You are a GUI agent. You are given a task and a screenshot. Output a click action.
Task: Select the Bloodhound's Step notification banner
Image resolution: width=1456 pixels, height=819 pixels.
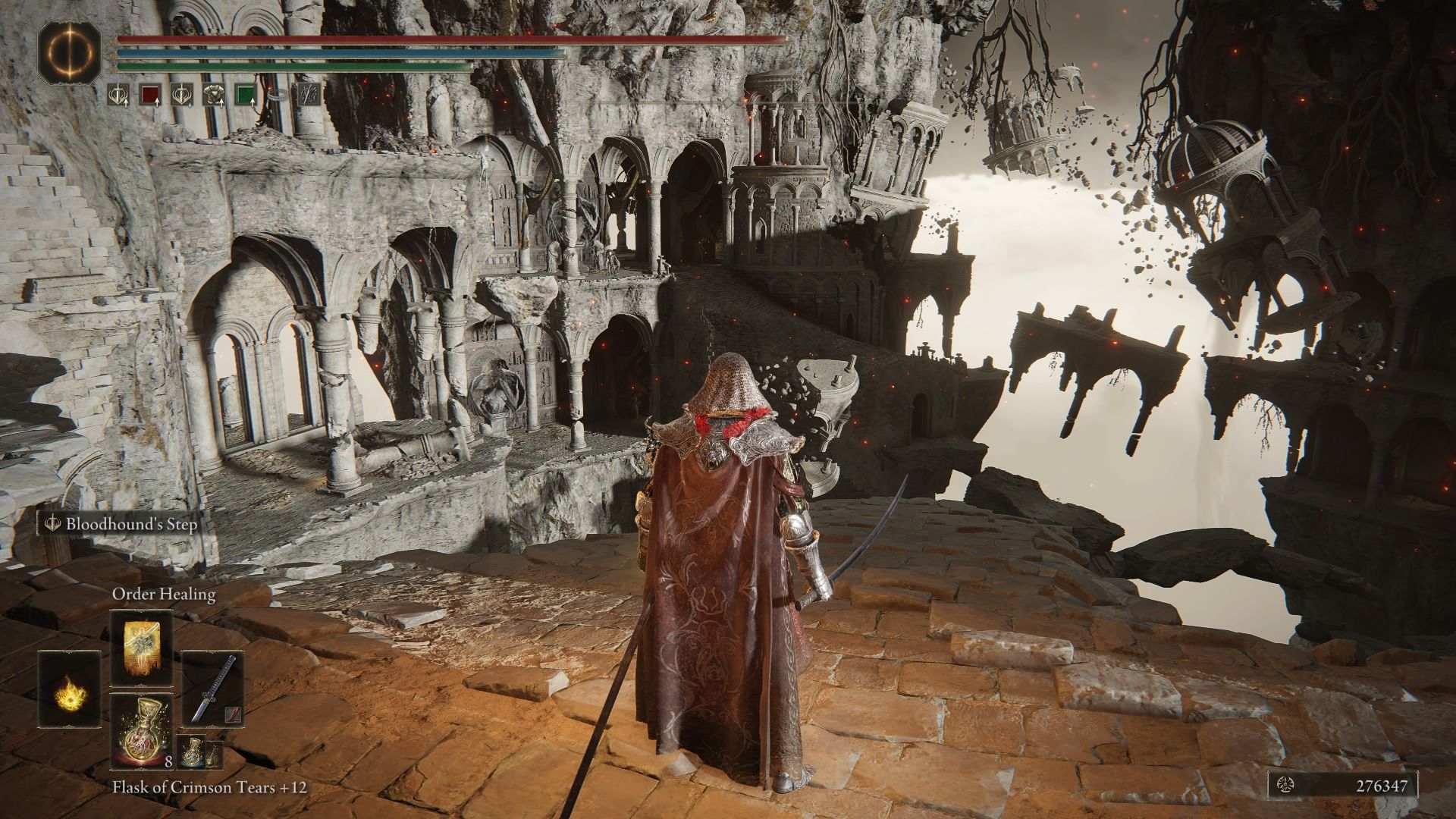click(121, 524)
